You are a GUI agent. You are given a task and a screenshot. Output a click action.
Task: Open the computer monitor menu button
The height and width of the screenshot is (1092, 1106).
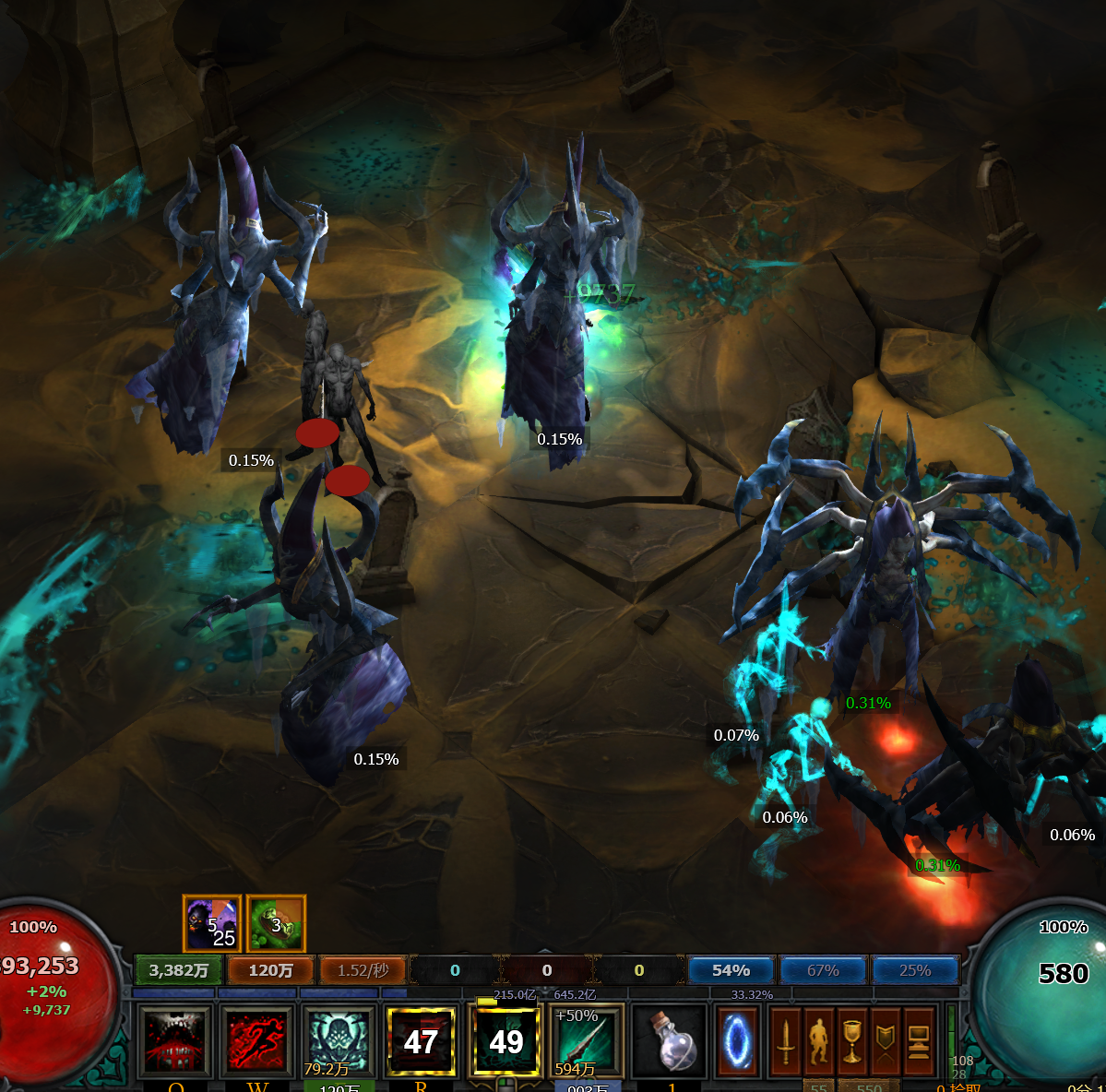point(919,1041)
